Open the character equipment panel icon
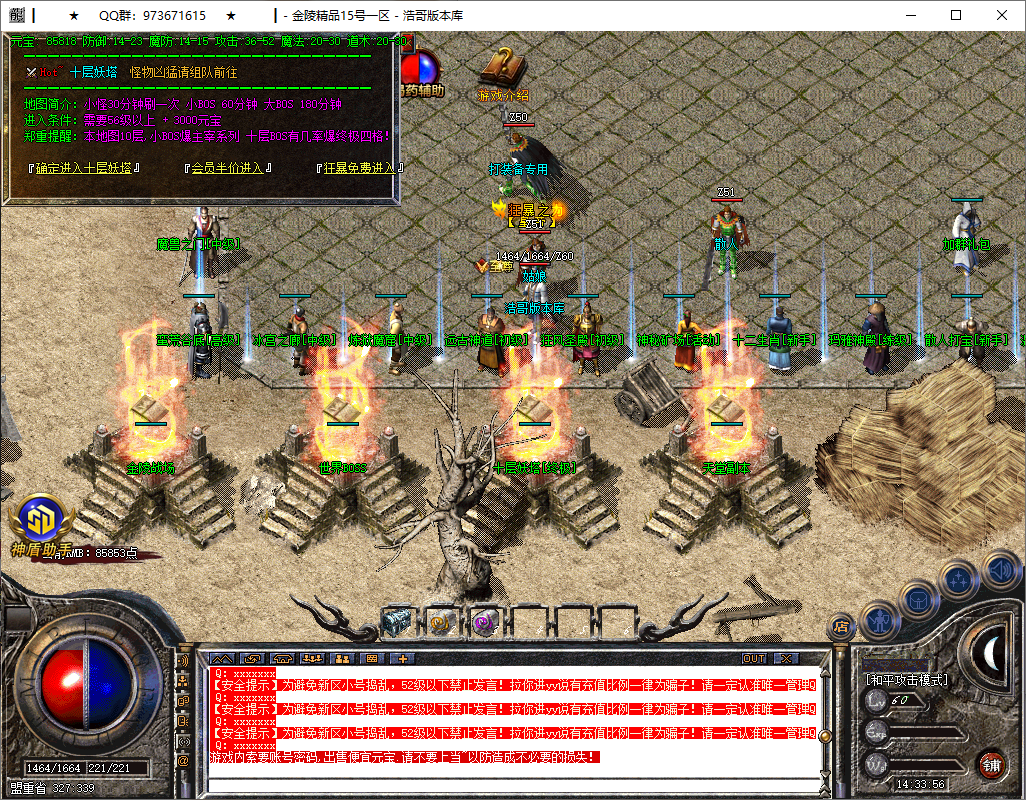Viewport: 1026px width, 800px height. (x=877, y=619)
